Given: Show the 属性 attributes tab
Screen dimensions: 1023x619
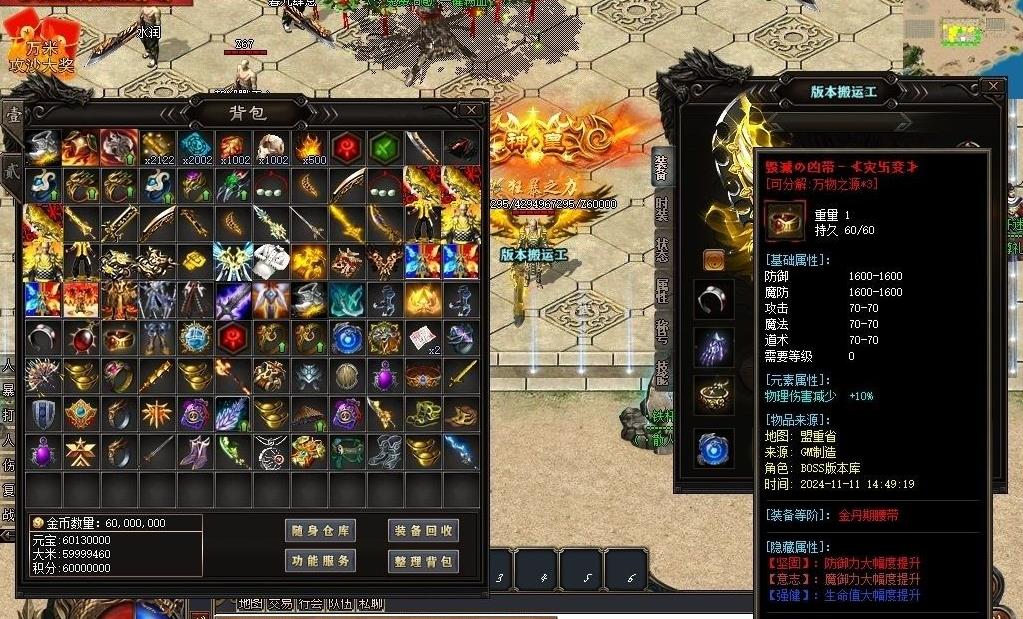Looking at the screenshot, I should [662, 292].
